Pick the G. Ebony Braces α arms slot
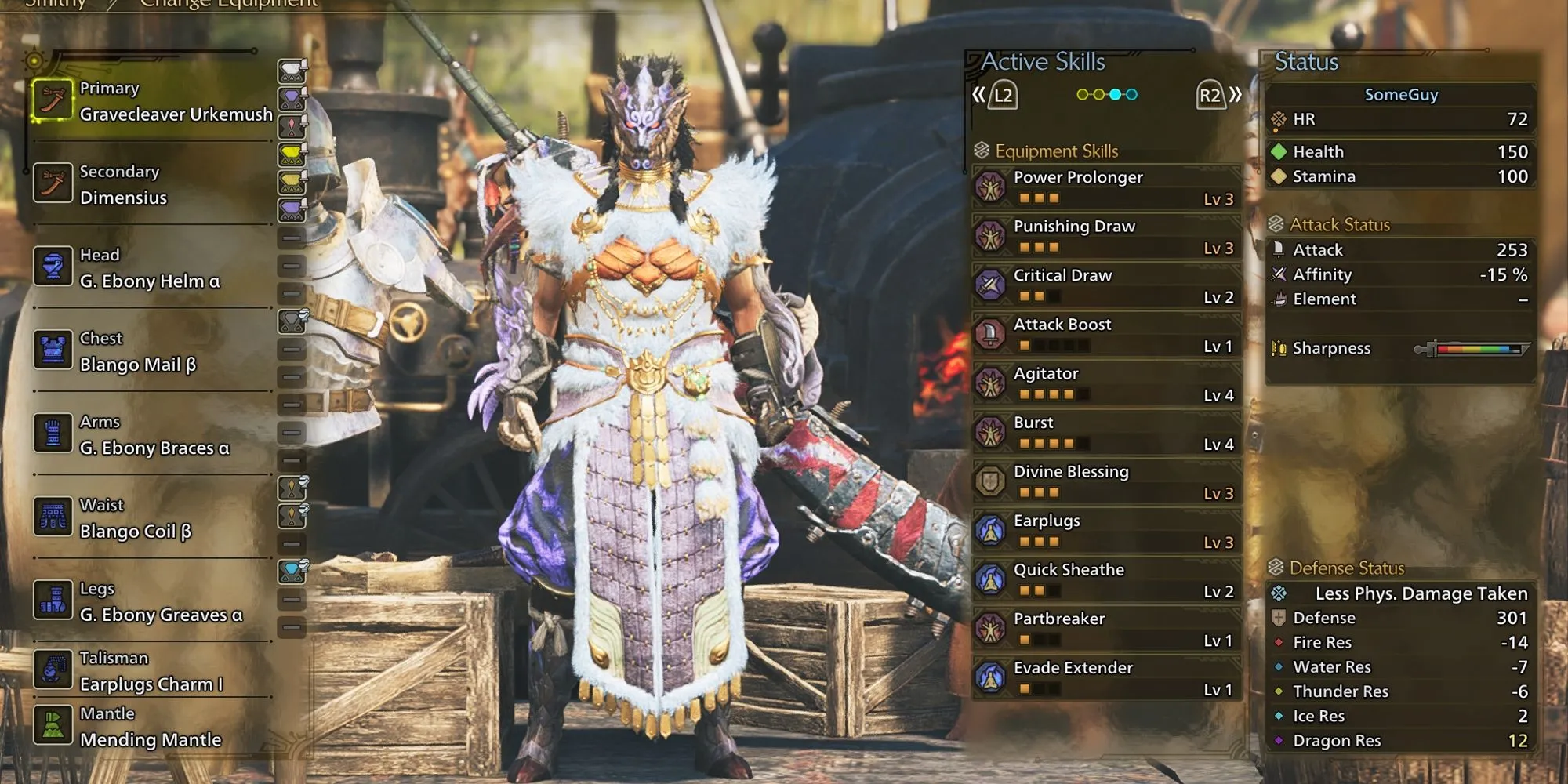This screenshot has width=1568, height=784. (153, 435)
